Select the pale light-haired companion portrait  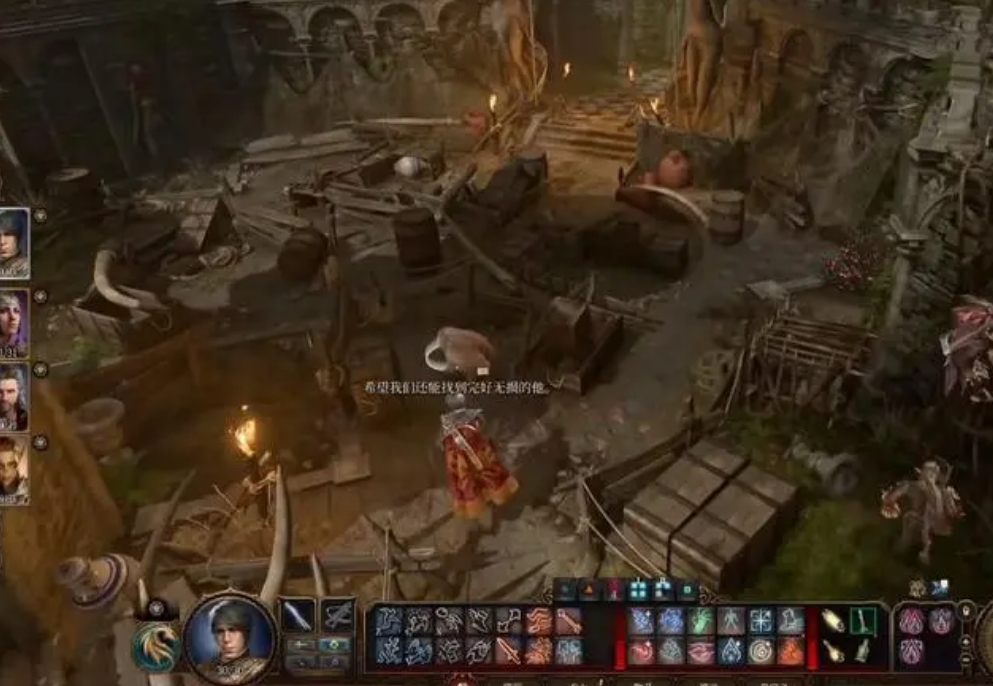(13, 469)
